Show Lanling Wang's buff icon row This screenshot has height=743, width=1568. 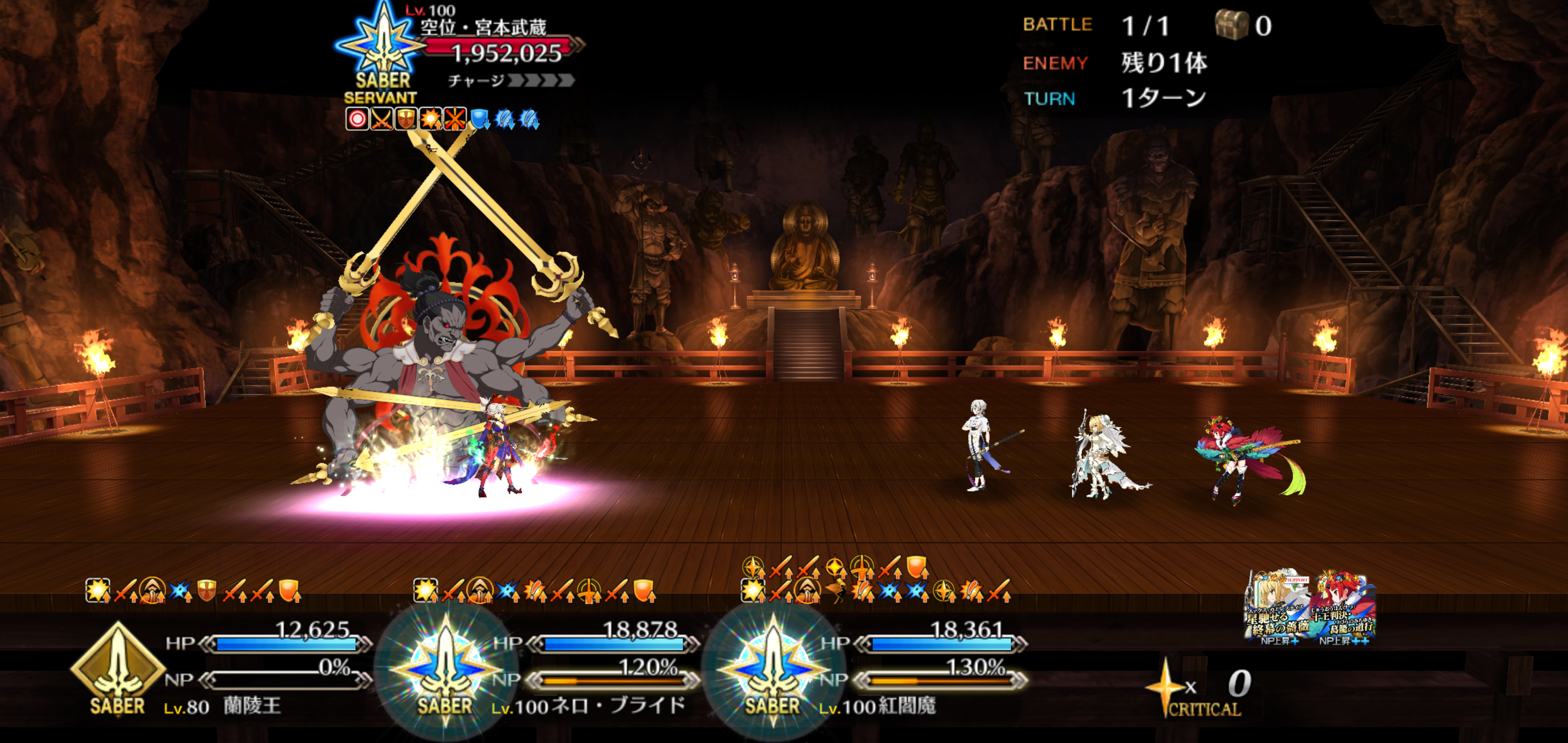[193, 590]
